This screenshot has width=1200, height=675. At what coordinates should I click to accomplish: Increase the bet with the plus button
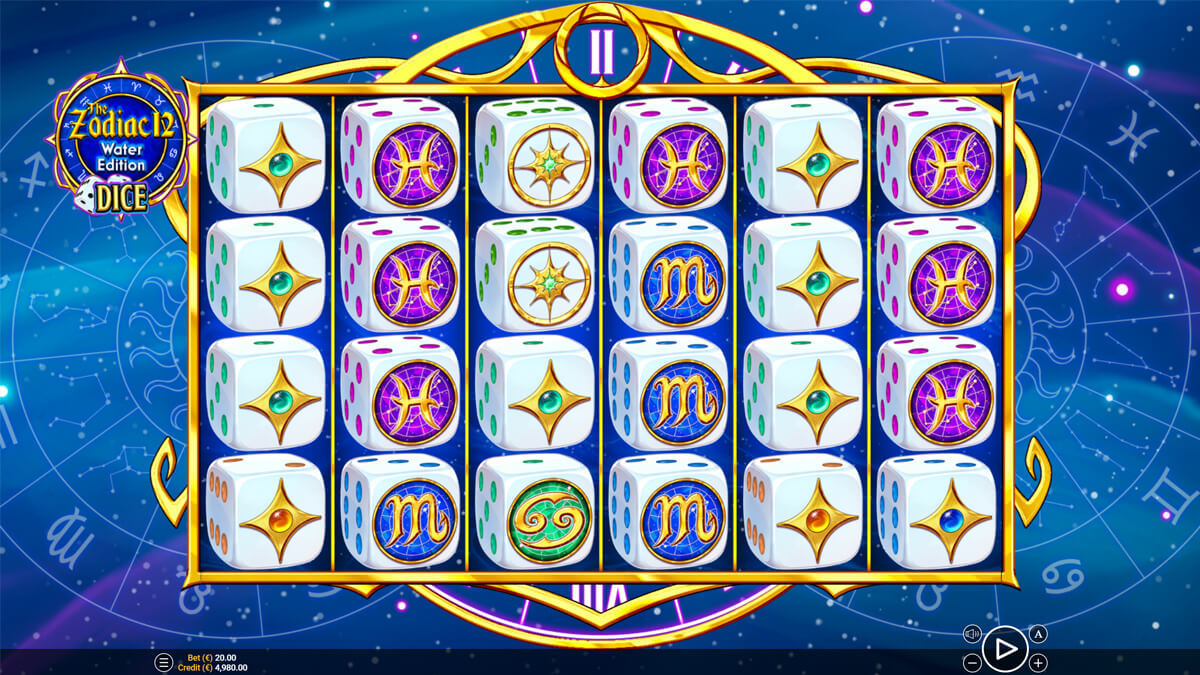pyautogui.click(x=1039, y=662)
